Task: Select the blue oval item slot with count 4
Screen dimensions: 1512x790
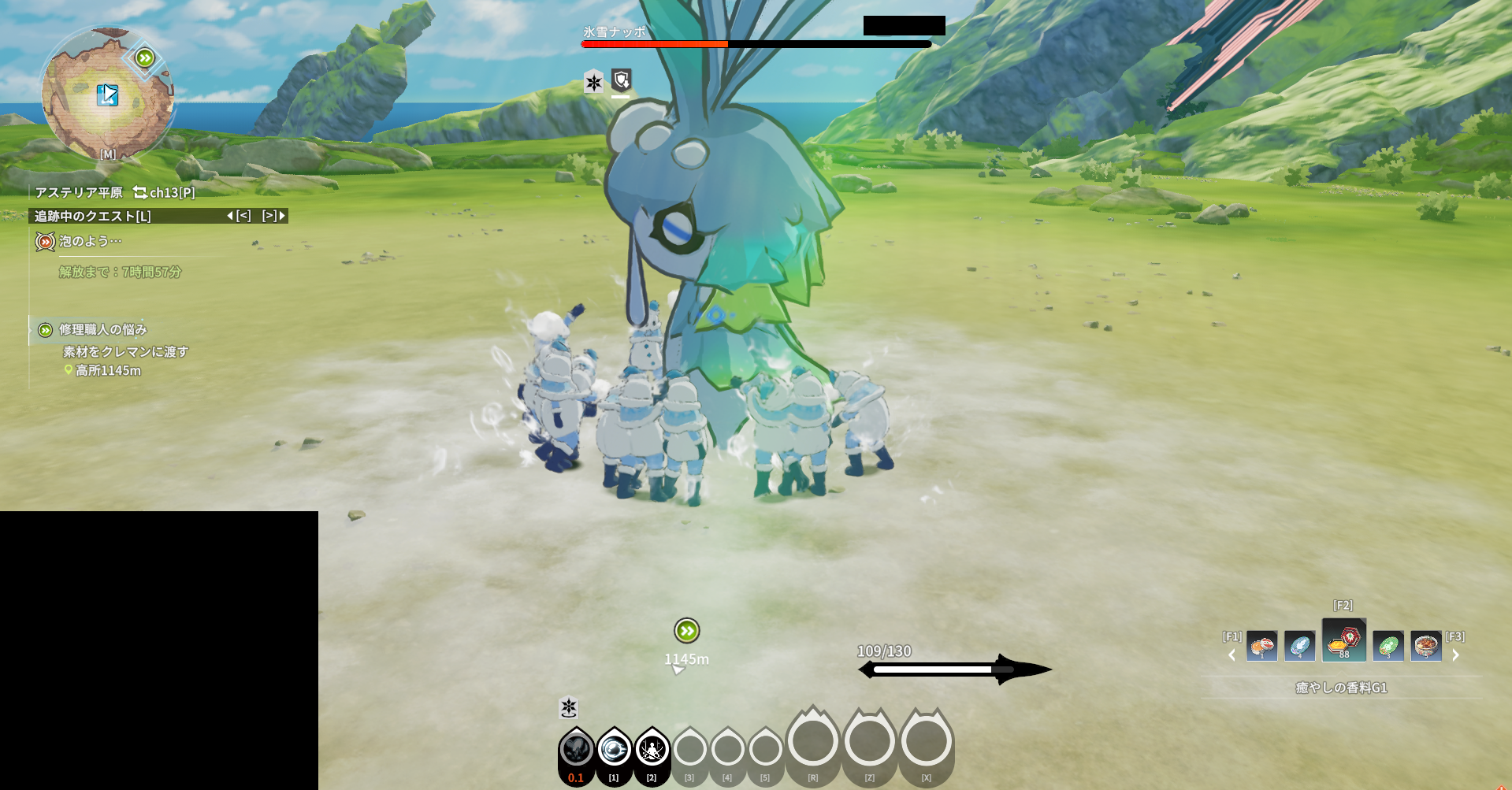Action: (x=1299, y=647)
